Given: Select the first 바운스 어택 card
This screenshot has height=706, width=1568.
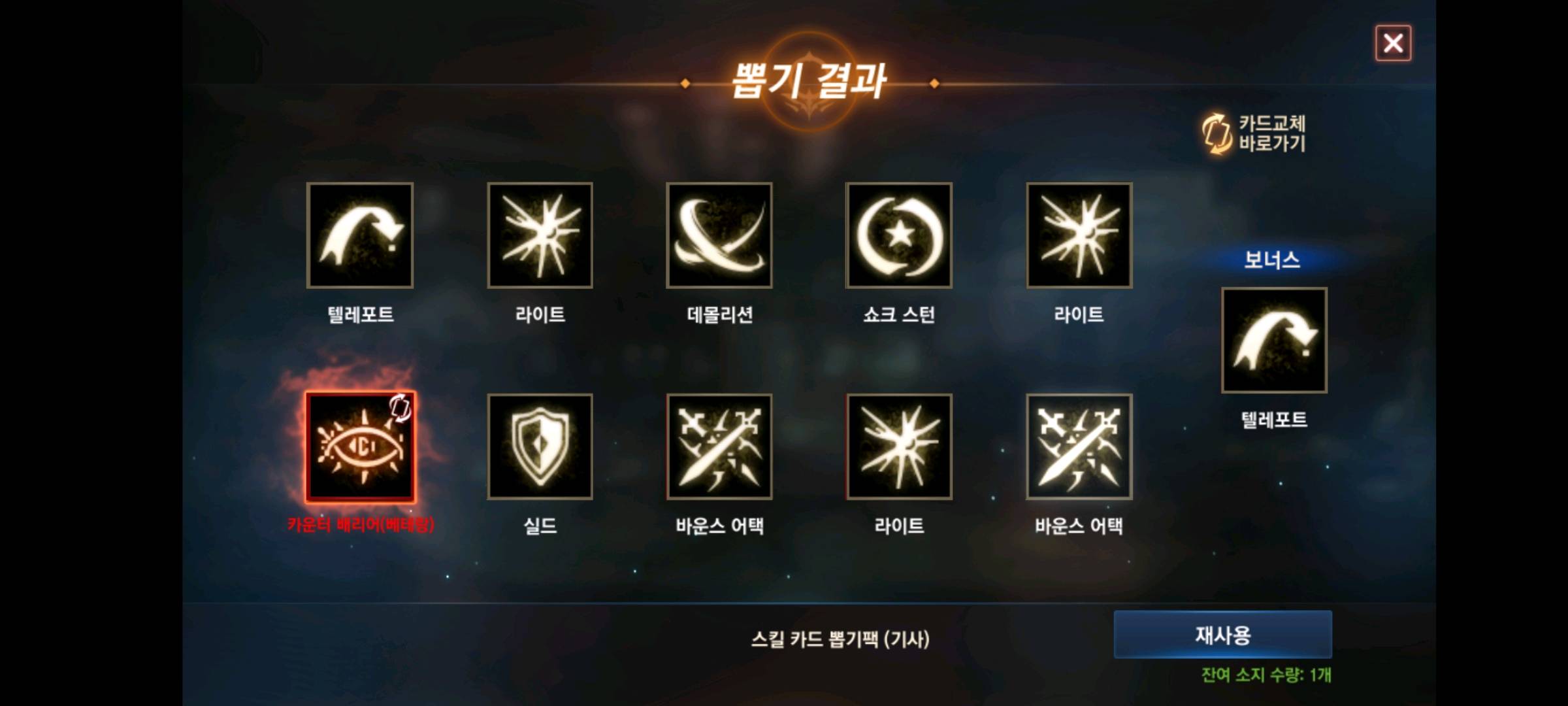Looking at the screenshot, I should [x=719, y=446].
